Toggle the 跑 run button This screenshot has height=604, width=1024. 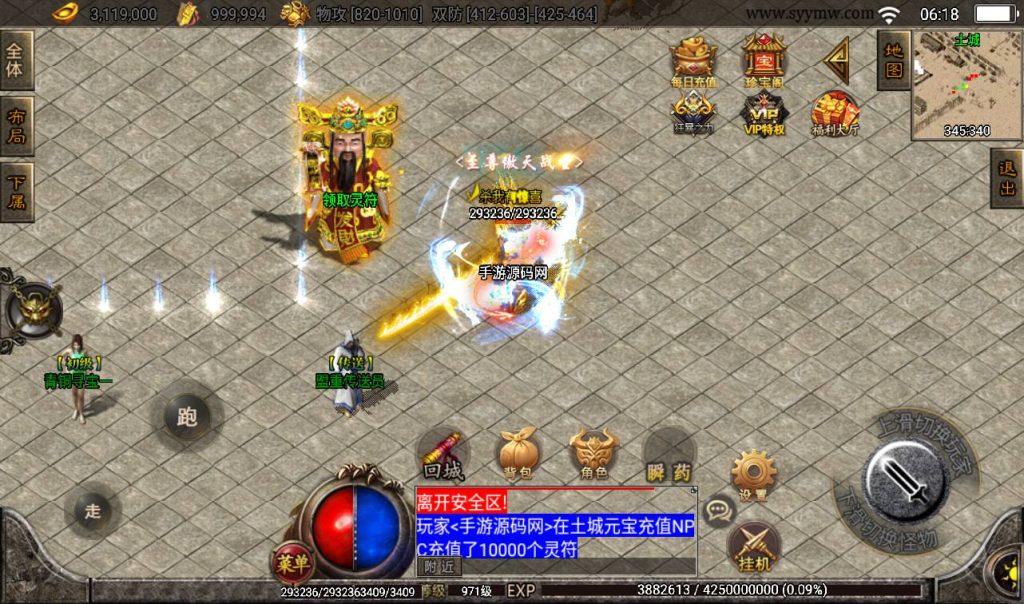[187, 417]
